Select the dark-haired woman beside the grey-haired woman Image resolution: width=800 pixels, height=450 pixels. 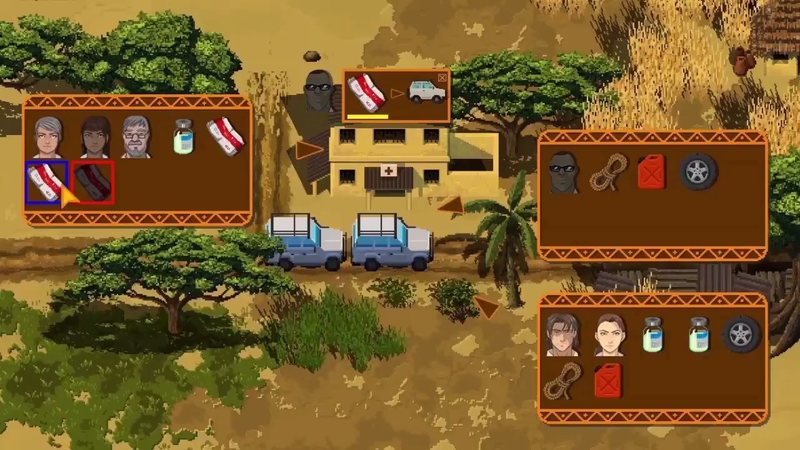[x=93, y=137]
